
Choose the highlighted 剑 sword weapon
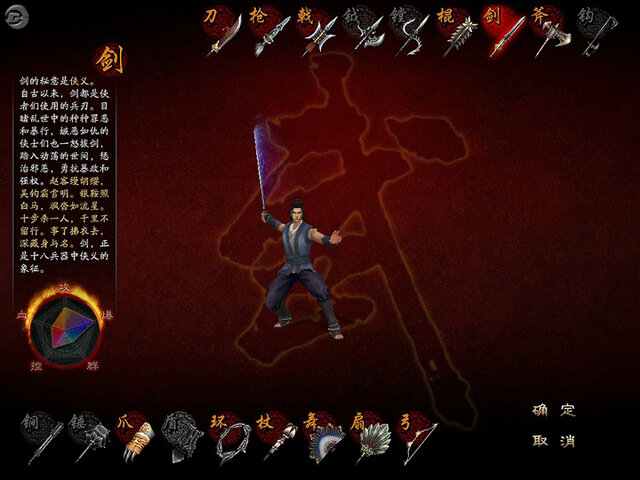[x=503, y=32]
